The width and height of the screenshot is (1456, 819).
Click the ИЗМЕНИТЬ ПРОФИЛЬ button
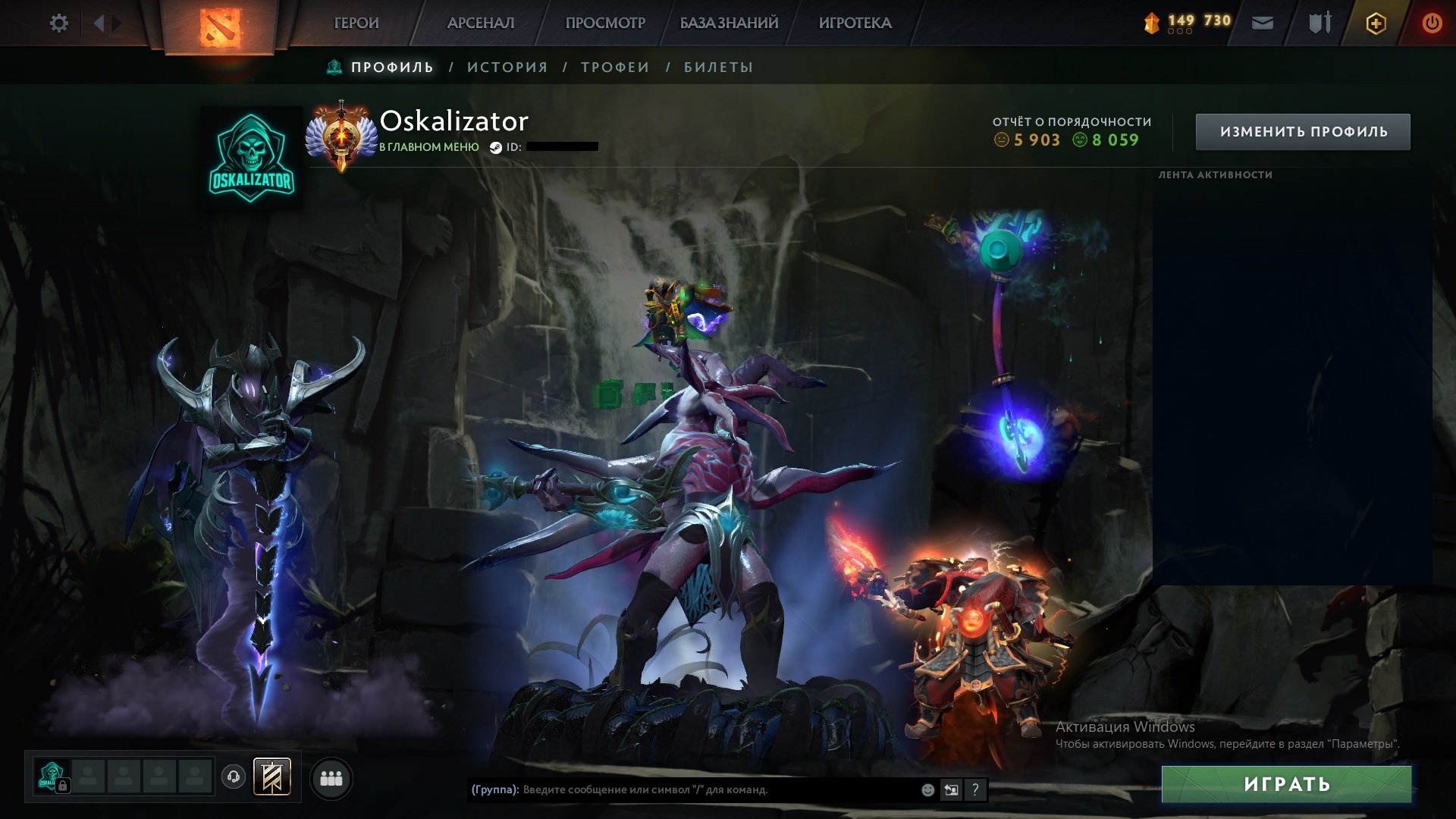(1302, 130)
